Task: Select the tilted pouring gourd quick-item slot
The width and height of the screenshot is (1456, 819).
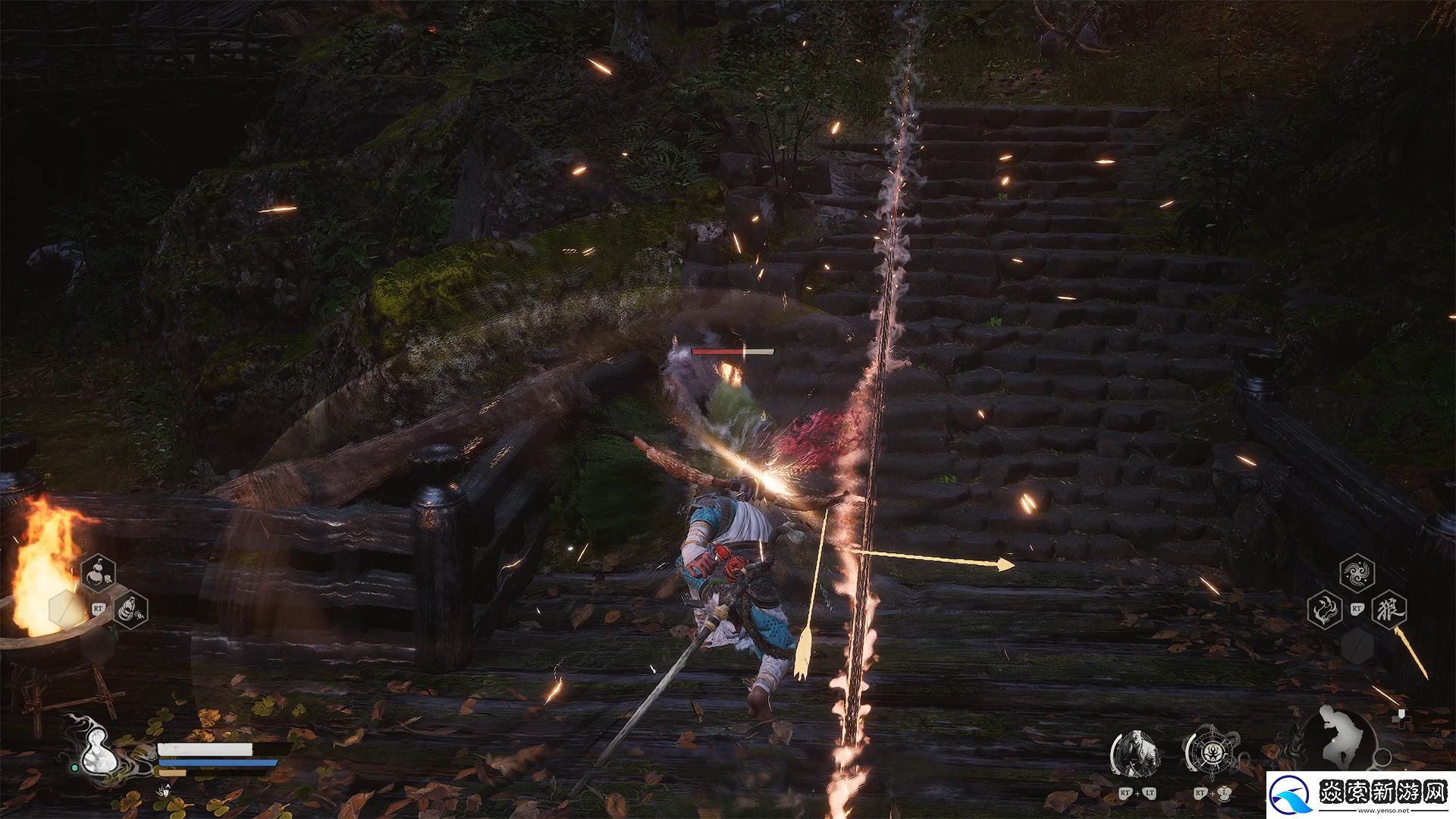Action: pyautogui.click(x=130, y=609)
